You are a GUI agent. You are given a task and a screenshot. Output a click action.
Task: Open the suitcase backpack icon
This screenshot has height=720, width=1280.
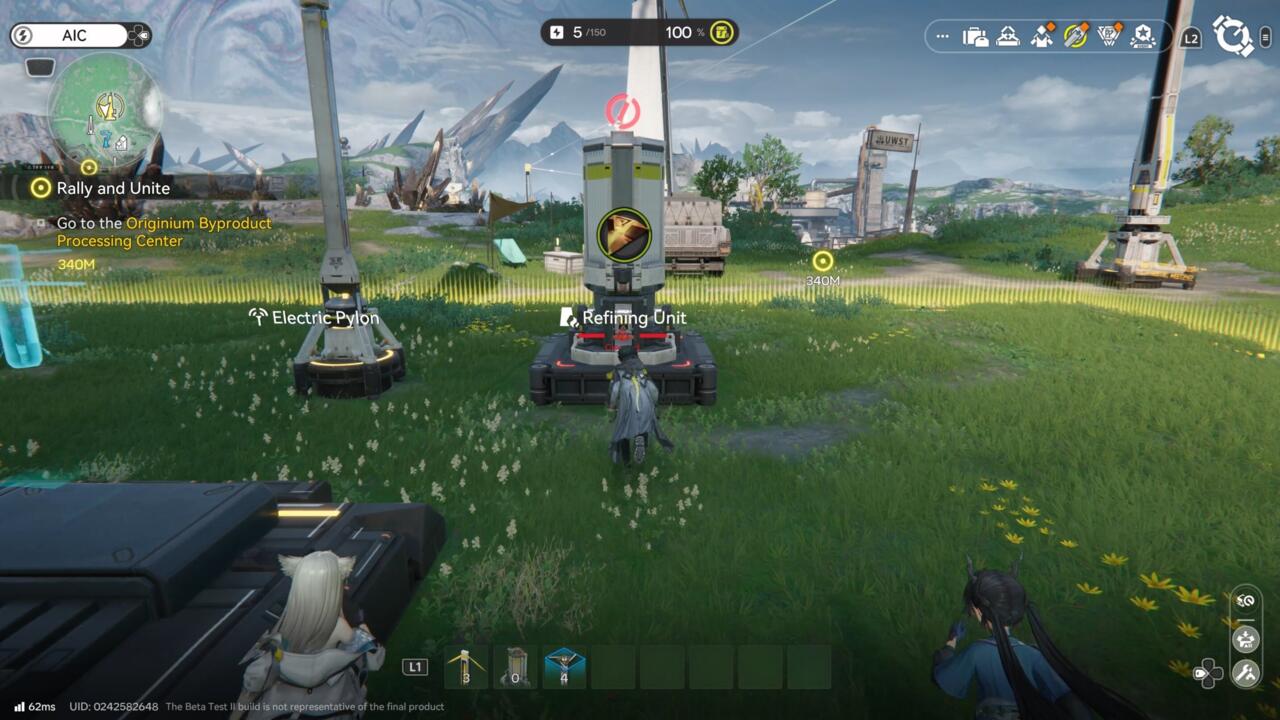975,37
